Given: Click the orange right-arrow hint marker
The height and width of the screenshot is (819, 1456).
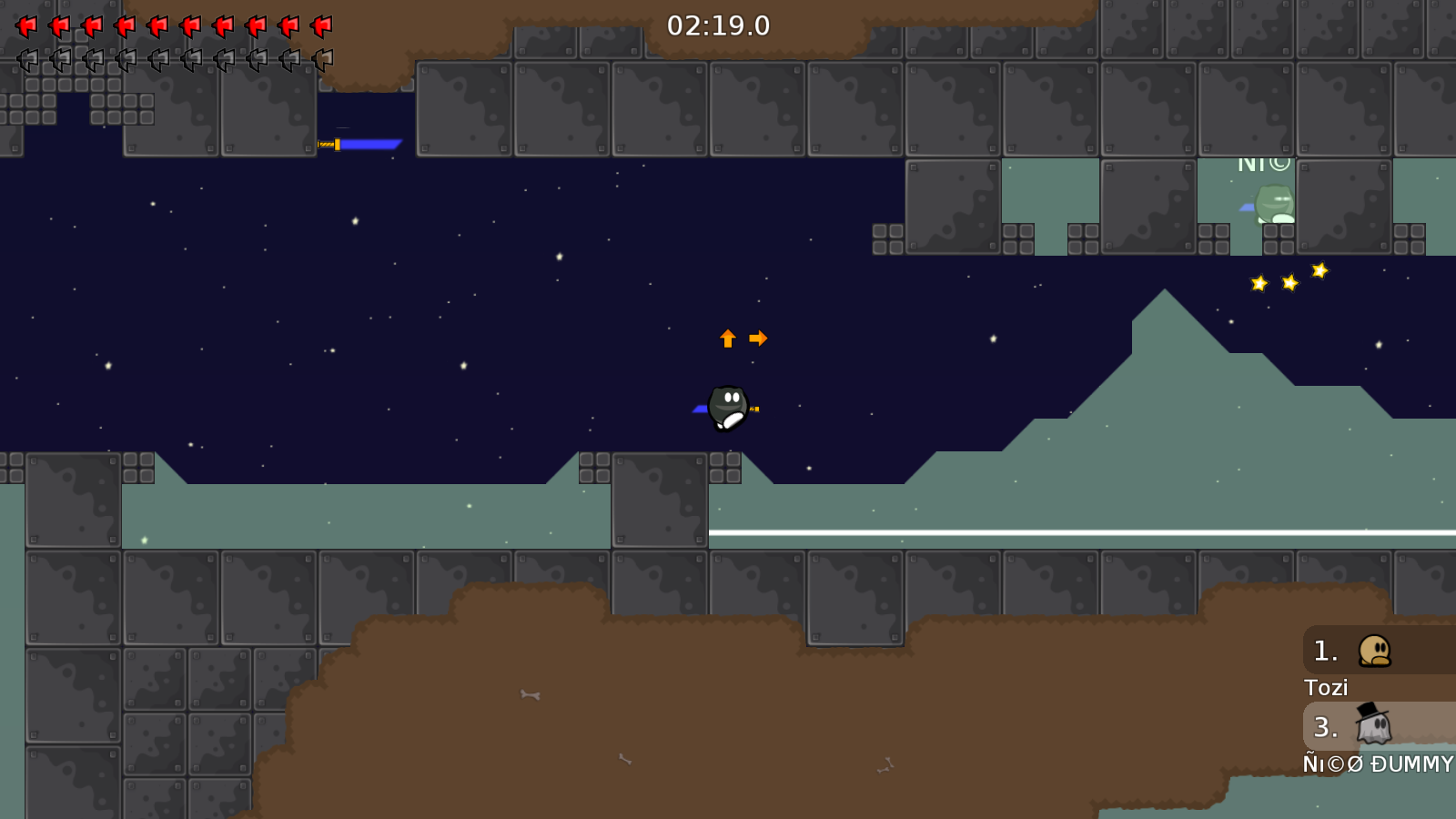Looking at the screenshot, I should (758, 338).
